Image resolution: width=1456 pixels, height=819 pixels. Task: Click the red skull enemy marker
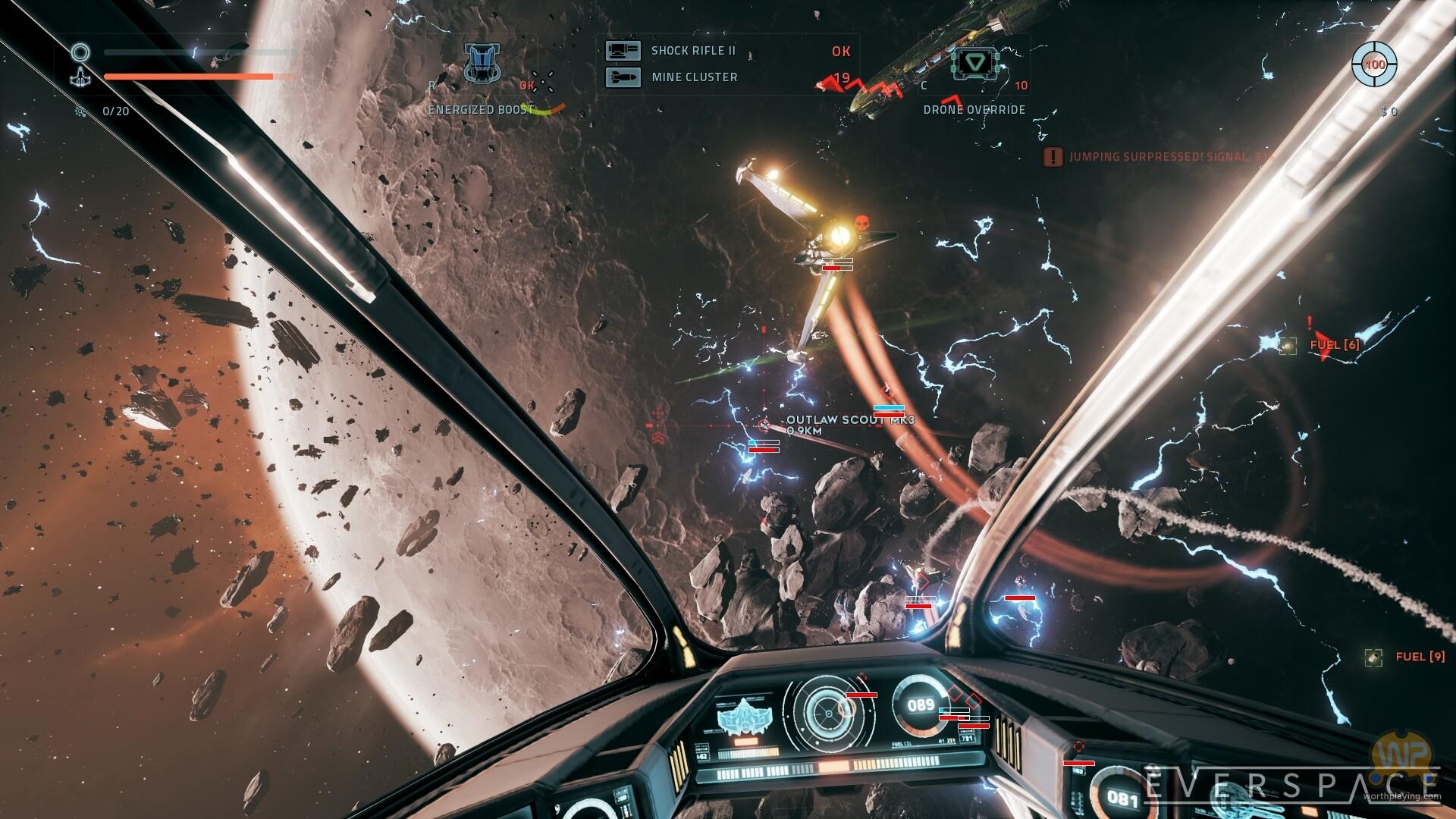(861, 223)
